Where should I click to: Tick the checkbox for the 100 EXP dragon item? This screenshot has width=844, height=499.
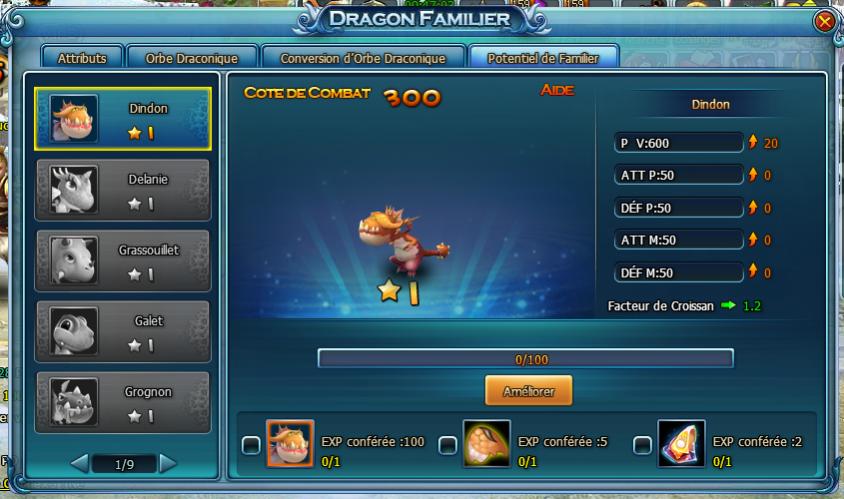point(251,445)
